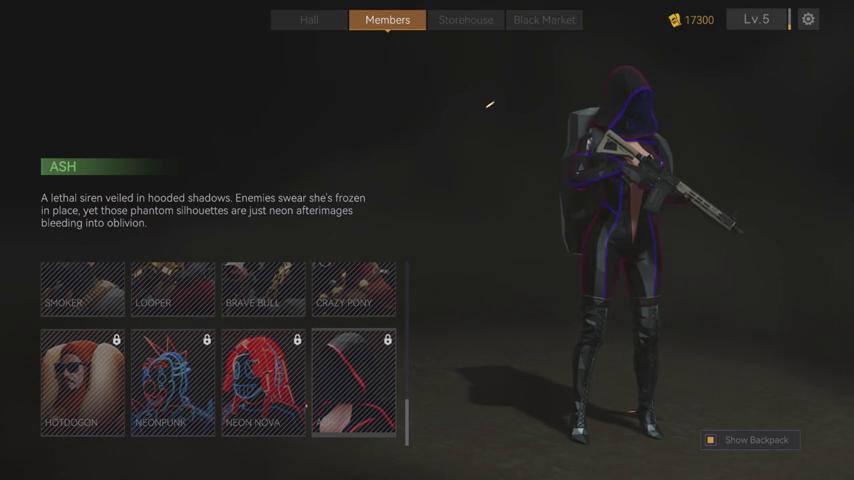Pick the locked Neon Nova character card
The height and width of the screenshot is (480, 854).
click(263, 382)
